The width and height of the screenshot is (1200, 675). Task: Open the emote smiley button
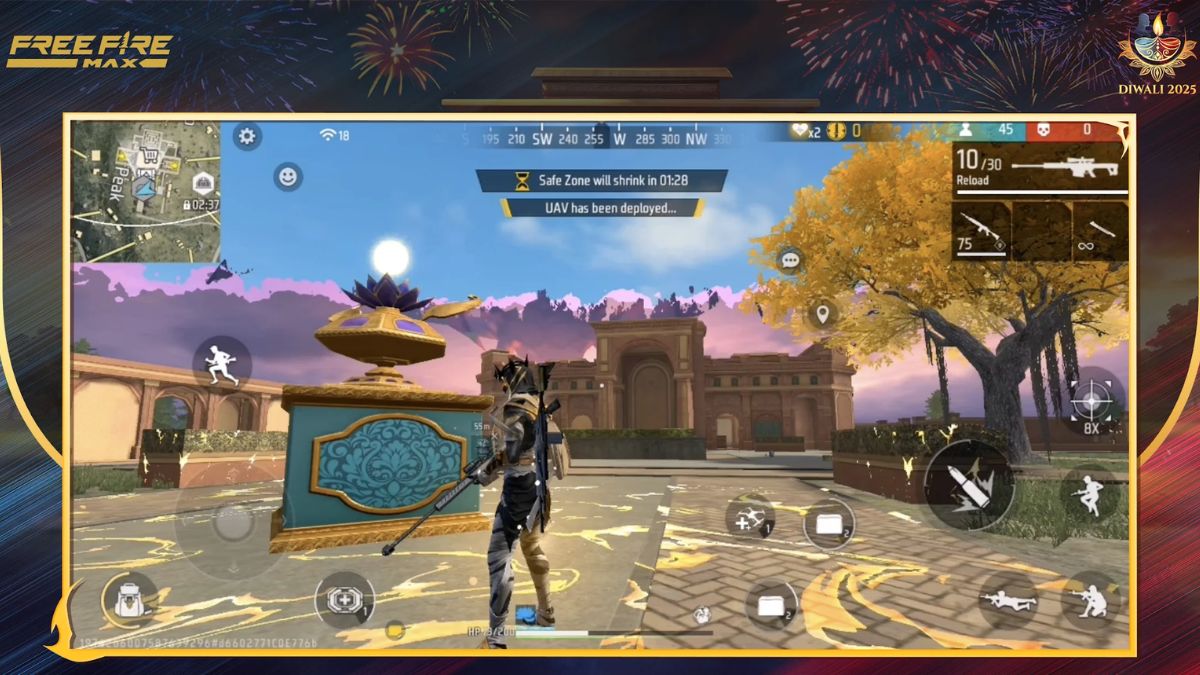tap(288, 177)
